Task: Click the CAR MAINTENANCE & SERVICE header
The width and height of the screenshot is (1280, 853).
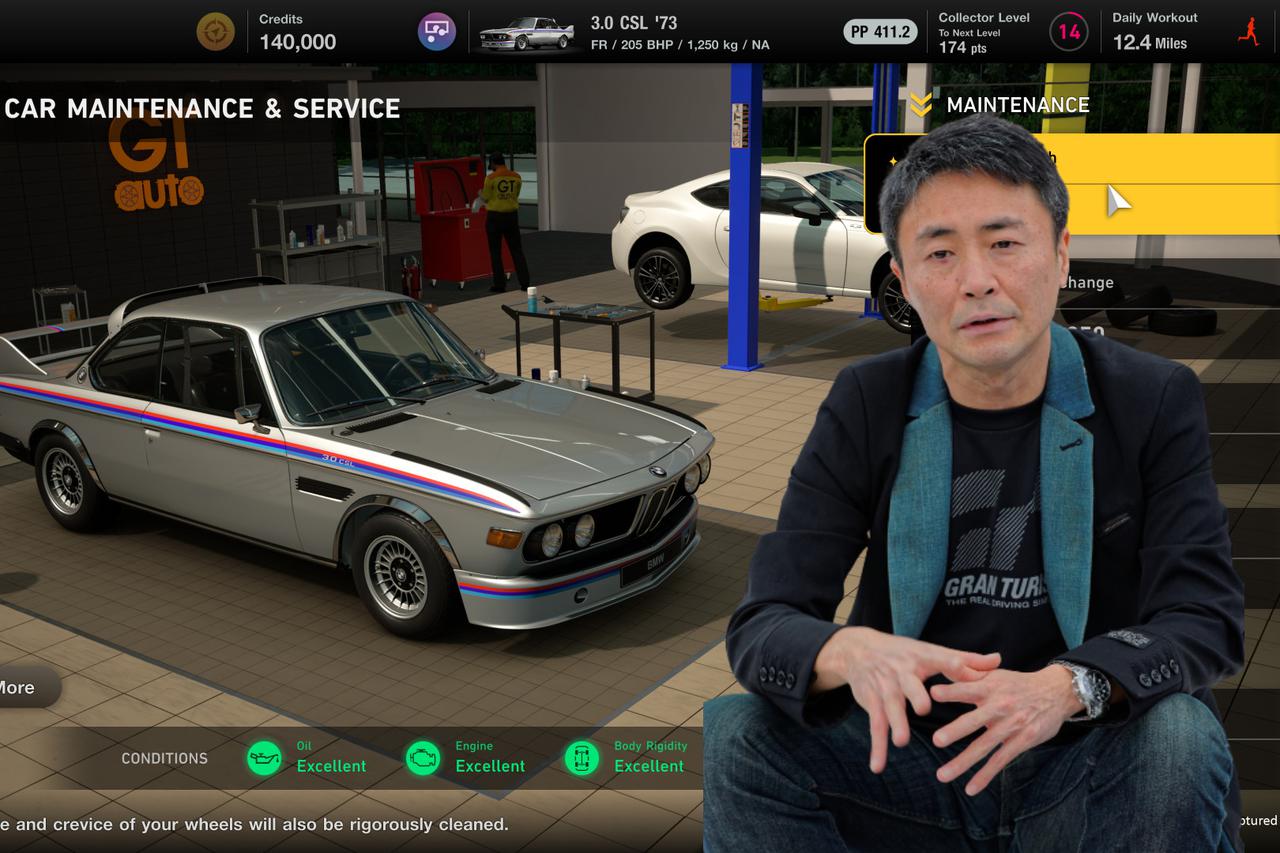Action: pyautogui.click(x=201, y=108)
